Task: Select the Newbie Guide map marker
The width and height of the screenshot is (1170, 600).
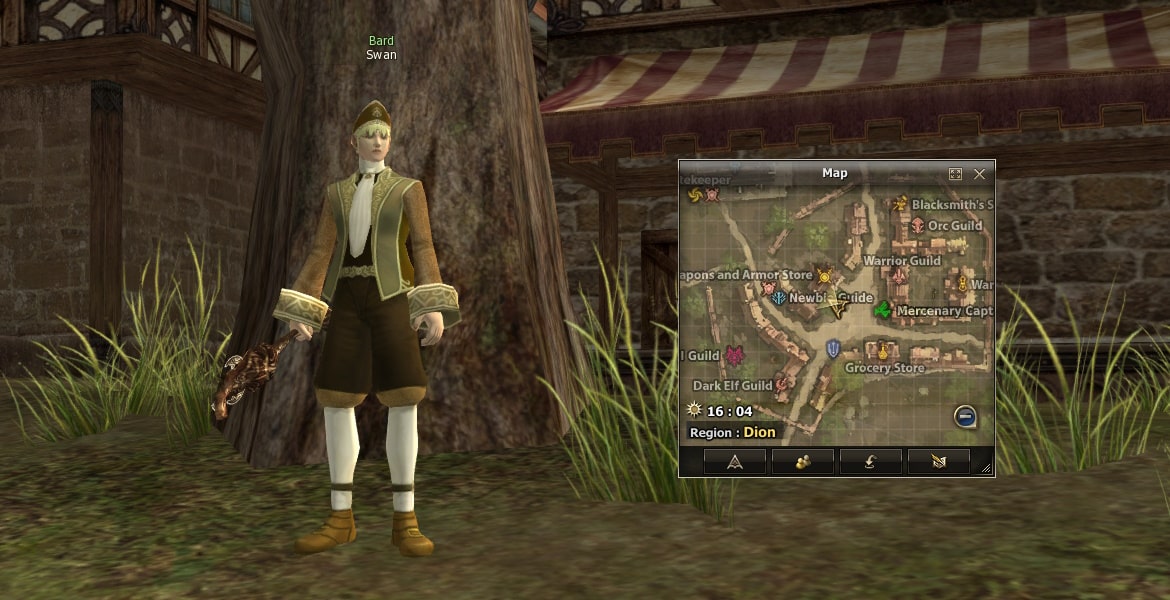Action: (779, 298)
